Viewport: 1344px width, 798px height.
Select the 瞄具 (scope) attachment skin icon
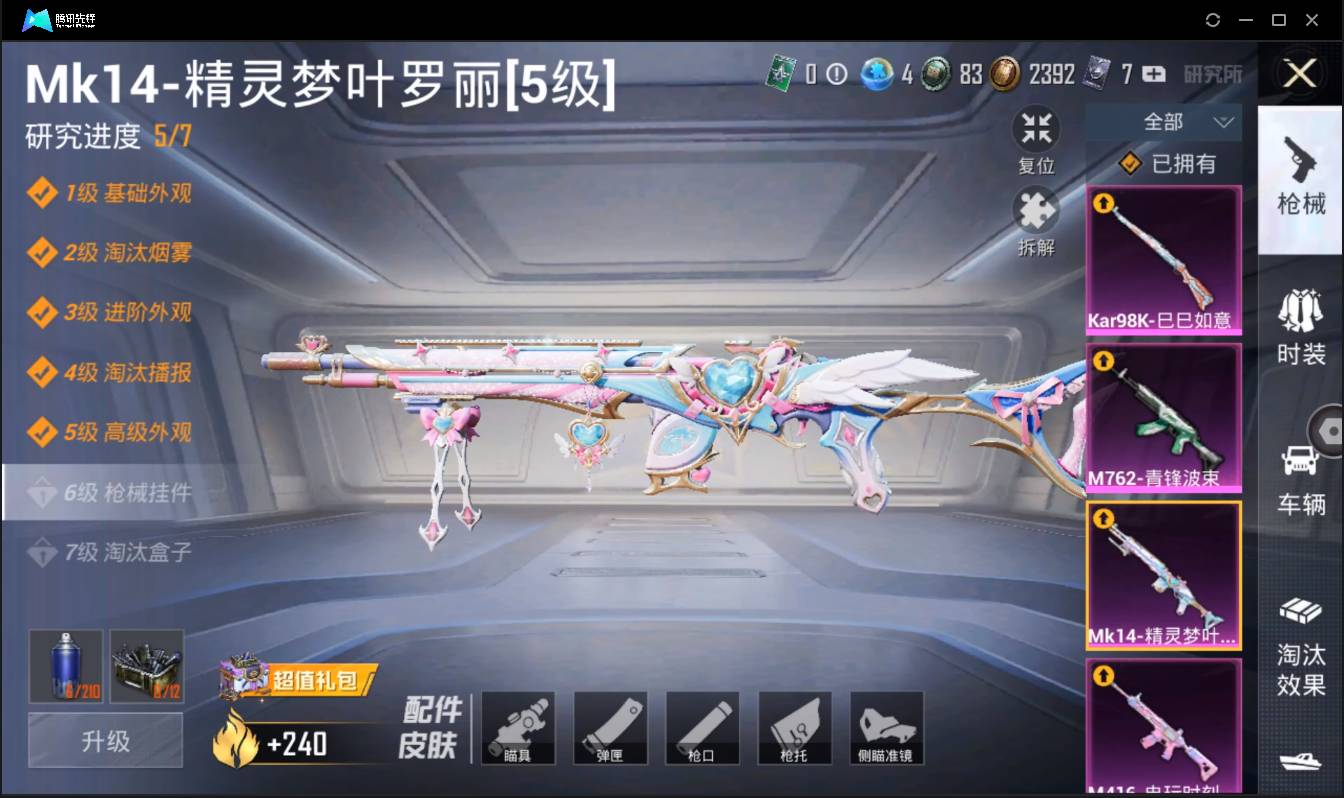[518, 727]
